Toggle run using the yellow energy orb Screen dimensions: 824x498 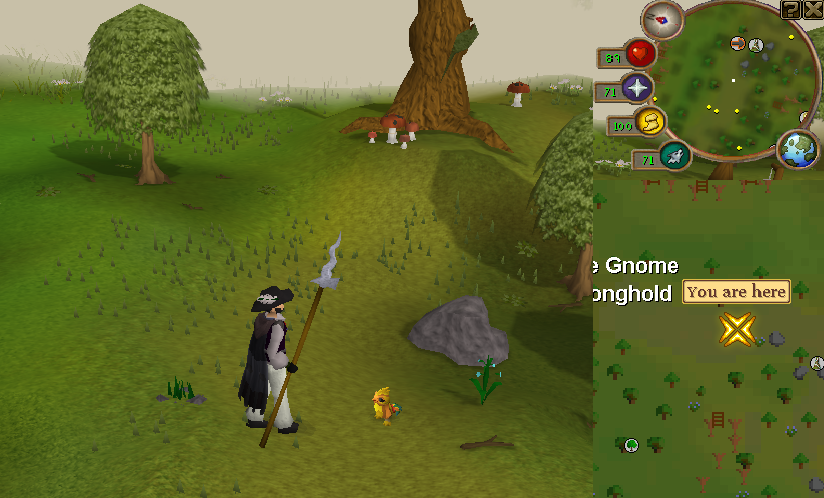click(650, 122)
